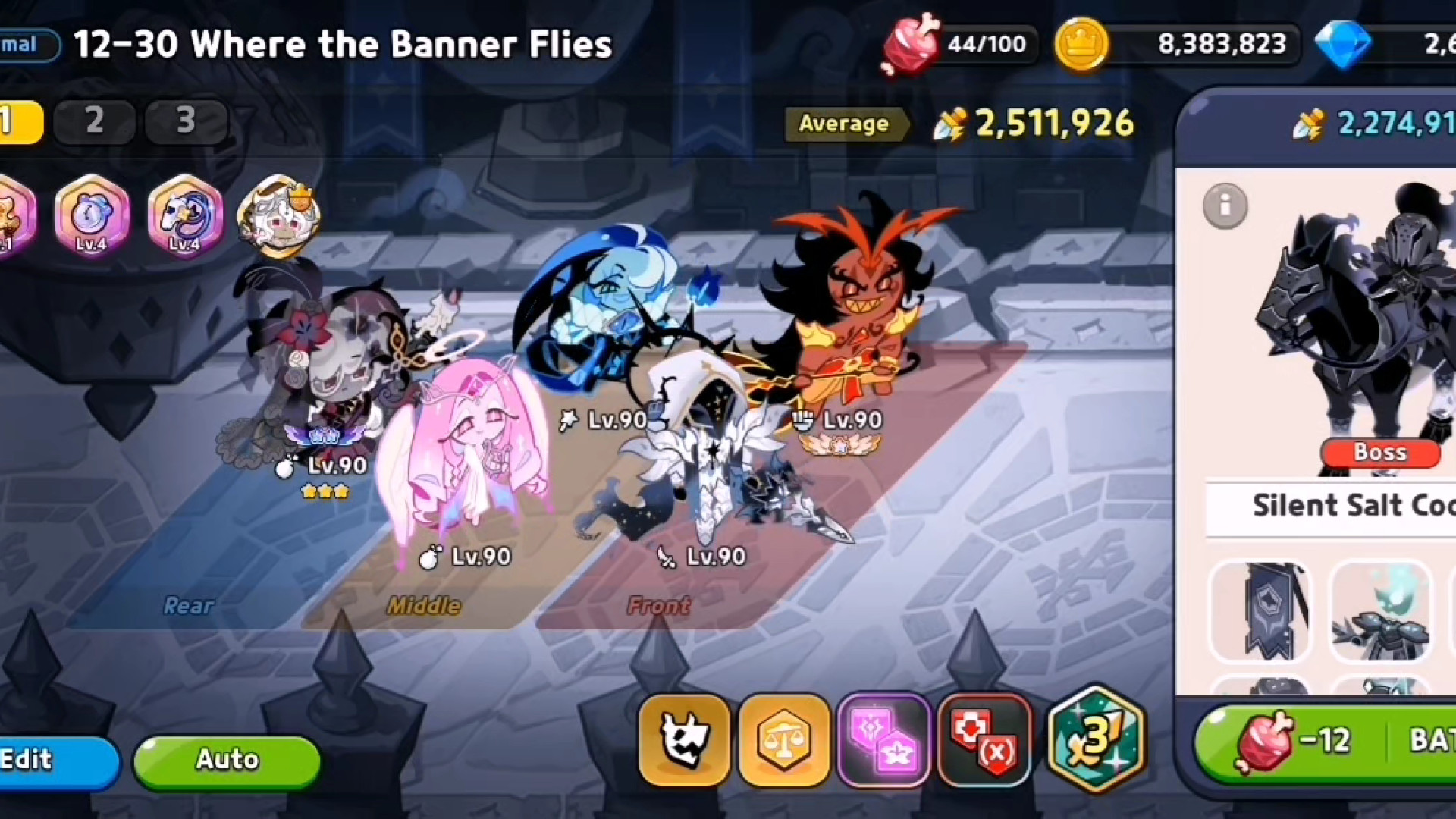
Task: Select the clock treasure icon
Action: 92,216
